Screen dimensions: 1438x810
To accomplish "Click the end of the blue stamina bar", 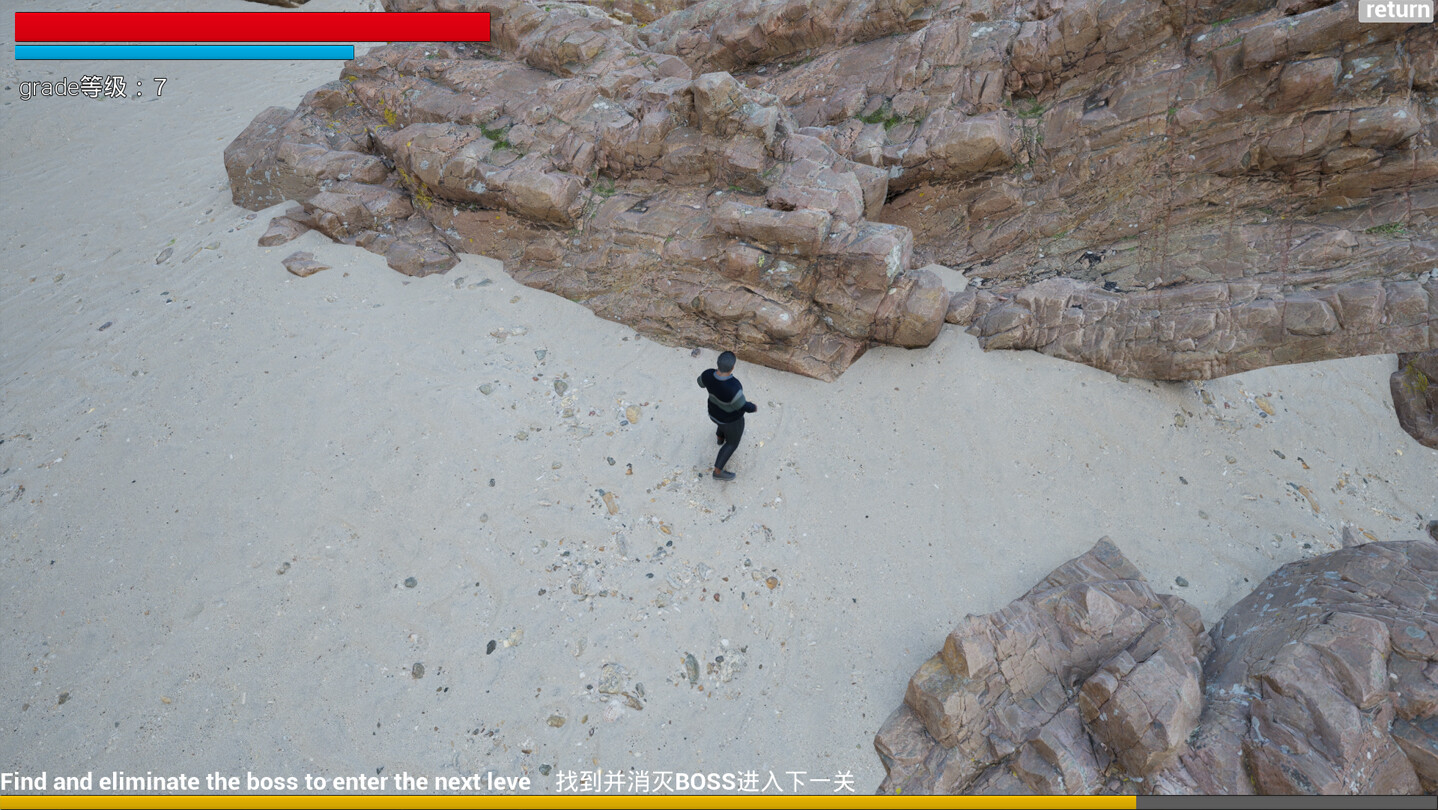I will tap(350, 50).
